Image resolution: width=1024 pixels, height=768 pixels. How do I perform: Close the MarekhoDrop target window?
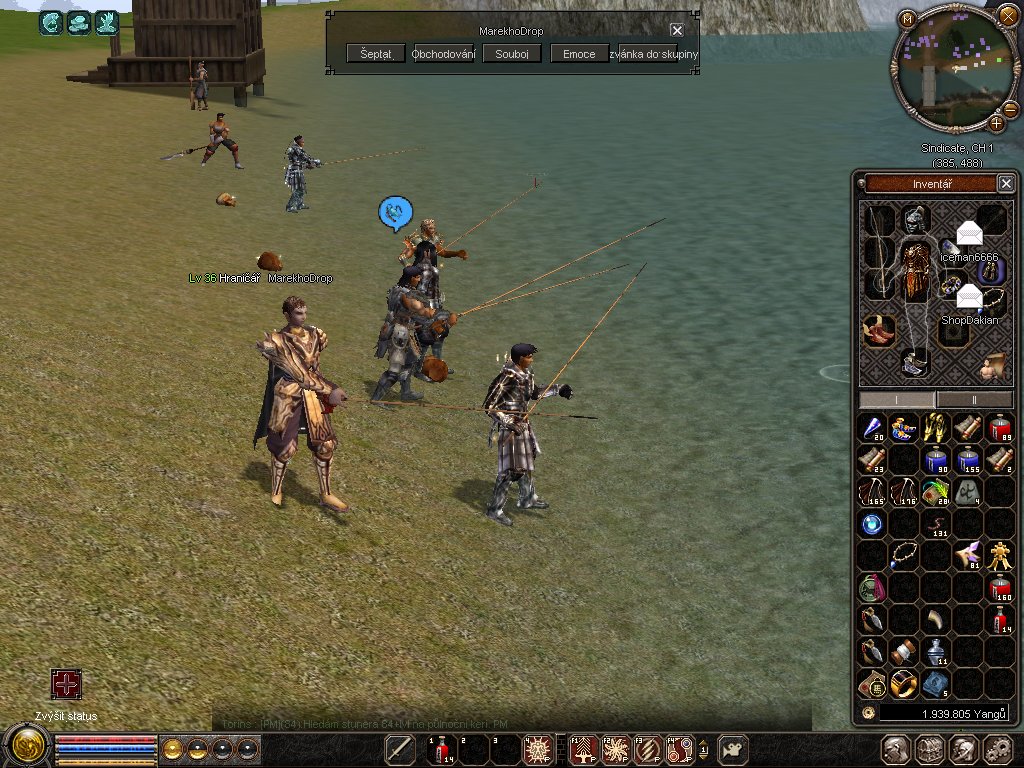677,30
